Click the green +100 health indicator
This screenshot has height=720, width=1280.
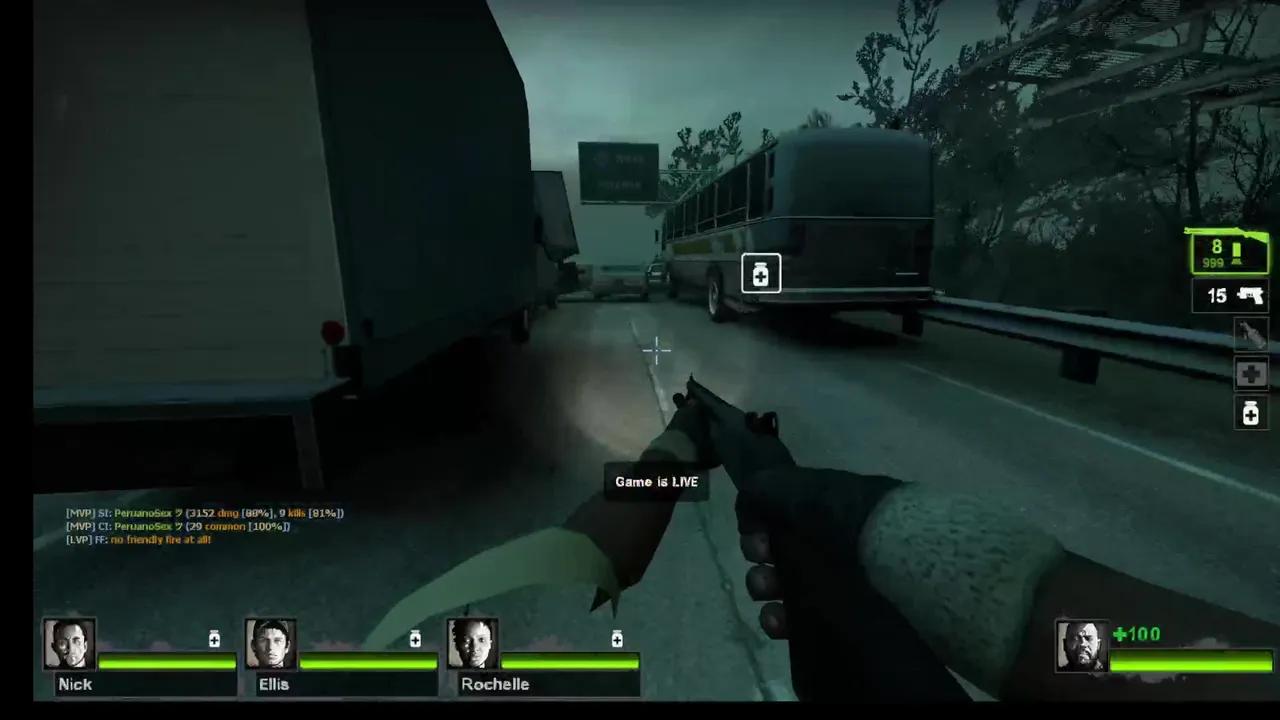point(1134,634)
